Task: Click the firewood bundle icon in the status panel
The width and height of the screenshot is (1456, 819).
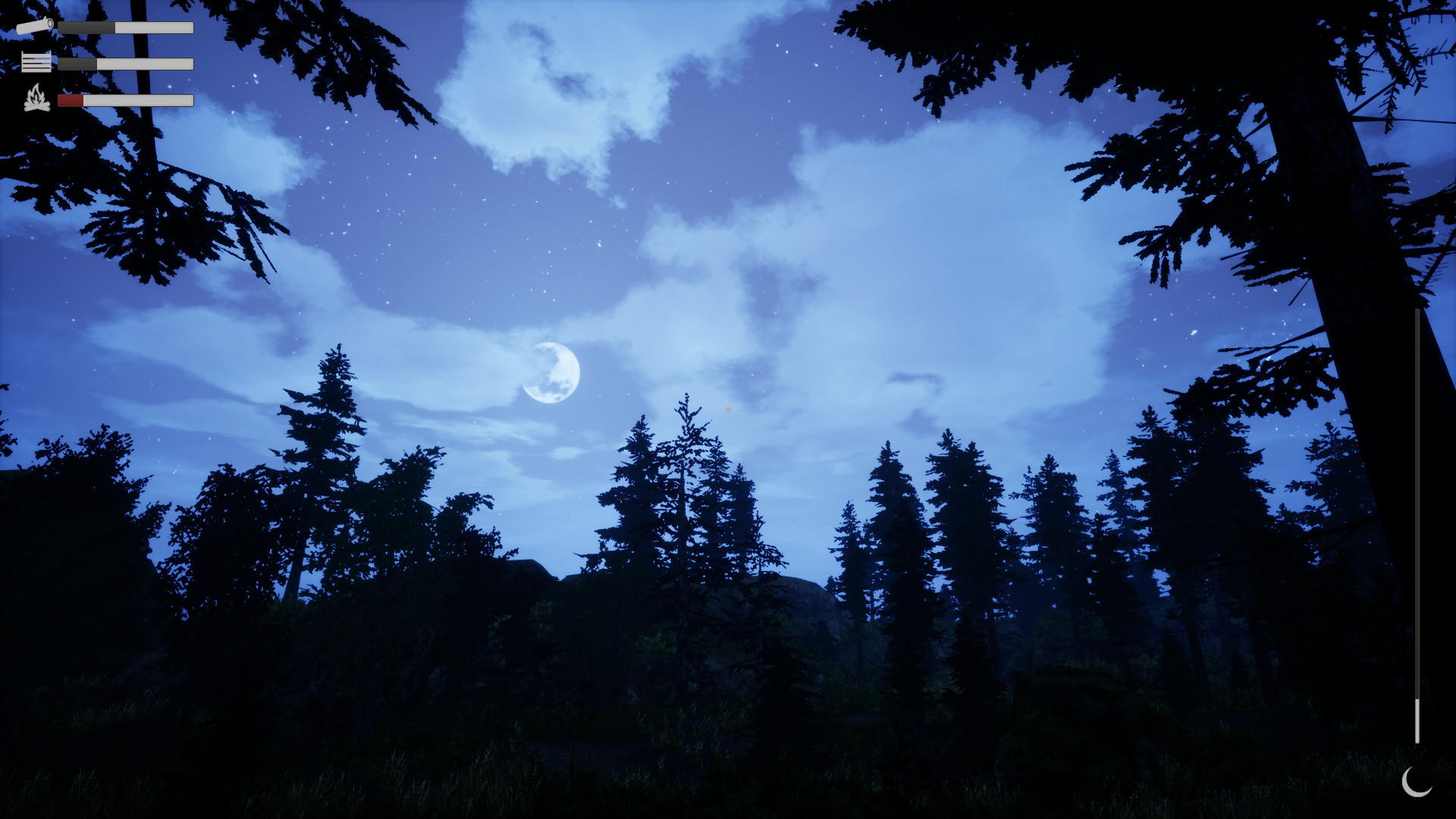Action: point(36,61)
